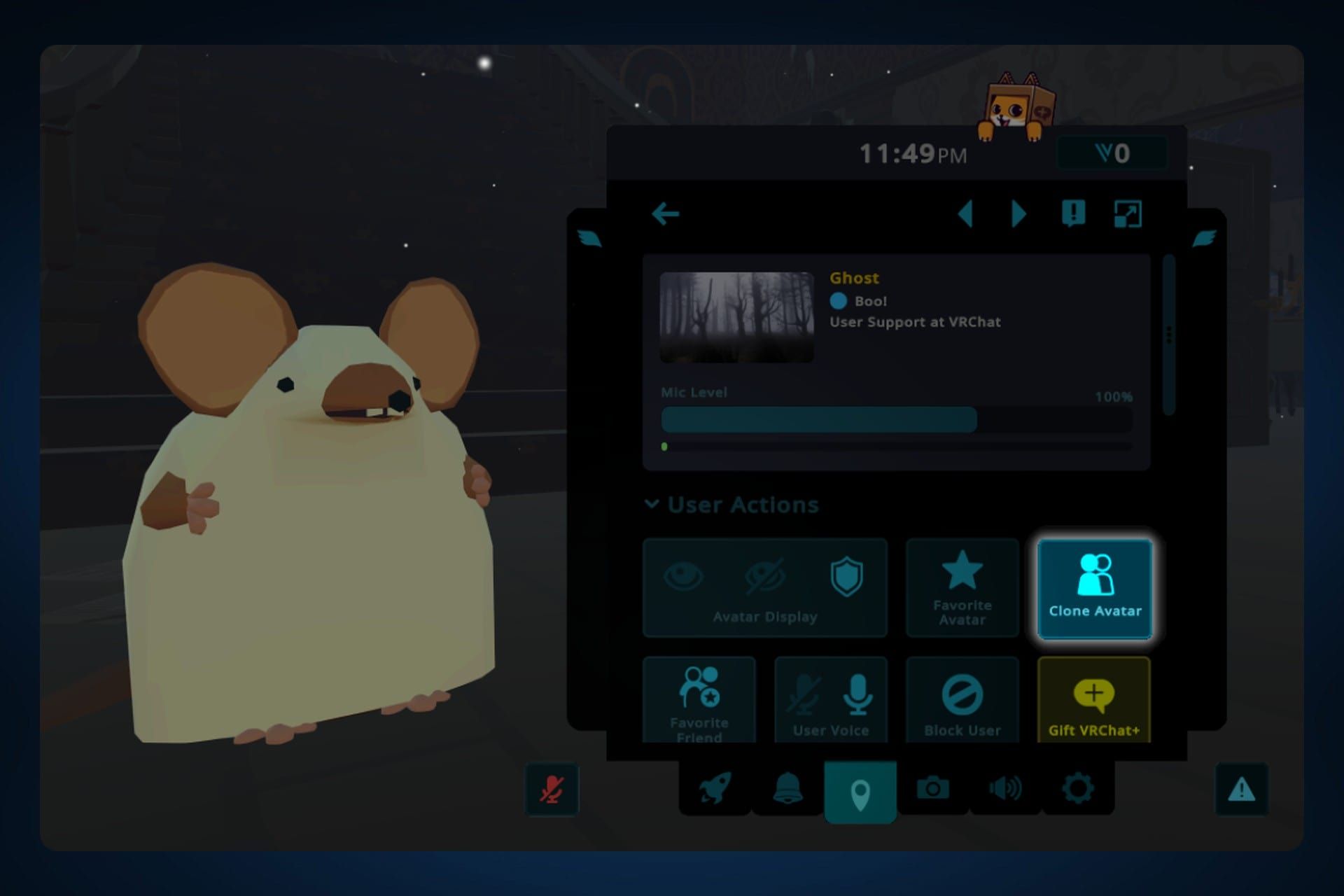Show the previous user with left triangle
Image resolution: width=1344 pixels, height=896 pixels.
click(x=966, y=213)
